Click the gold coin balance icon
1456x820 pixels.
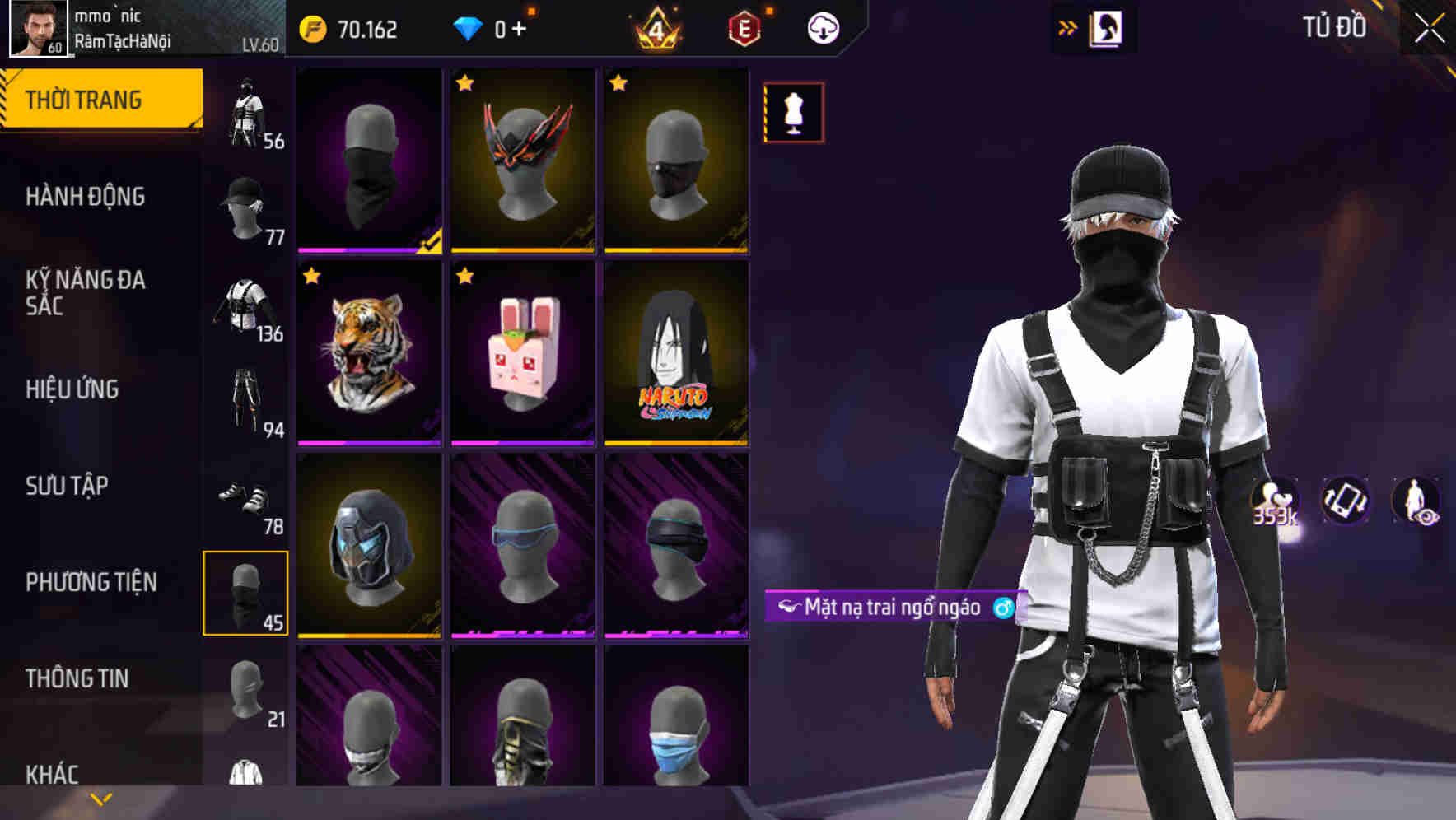(313, 27)
